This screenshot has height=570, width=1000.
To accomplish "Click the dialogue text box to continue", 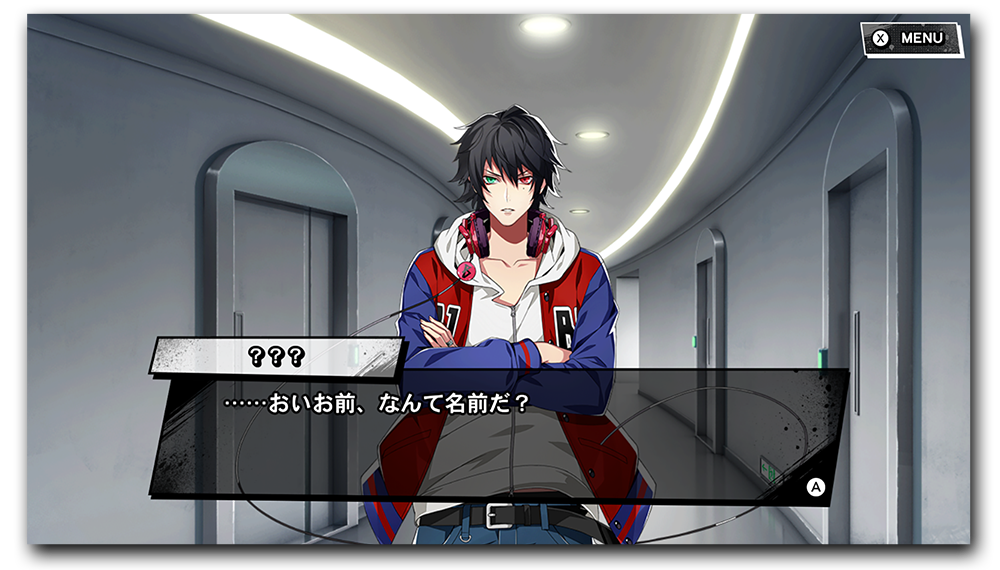I will (500, 435).
